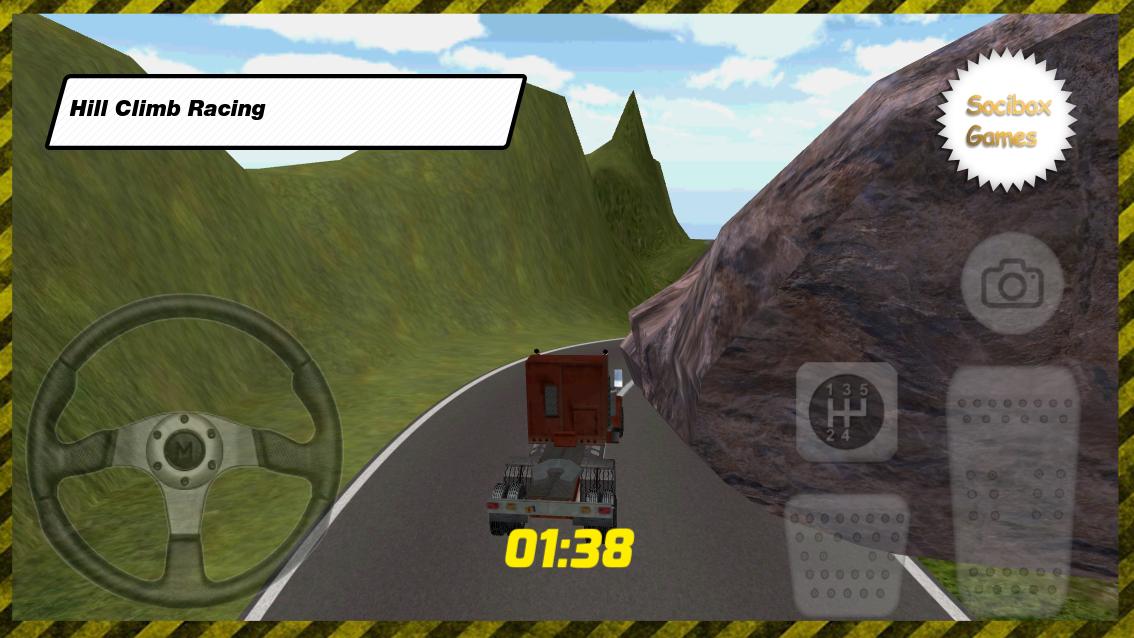Switch the camera view
Image resolution: width=1134 pixels, height=638 pixels.
pyautogui.click(x=1011, y=285)
